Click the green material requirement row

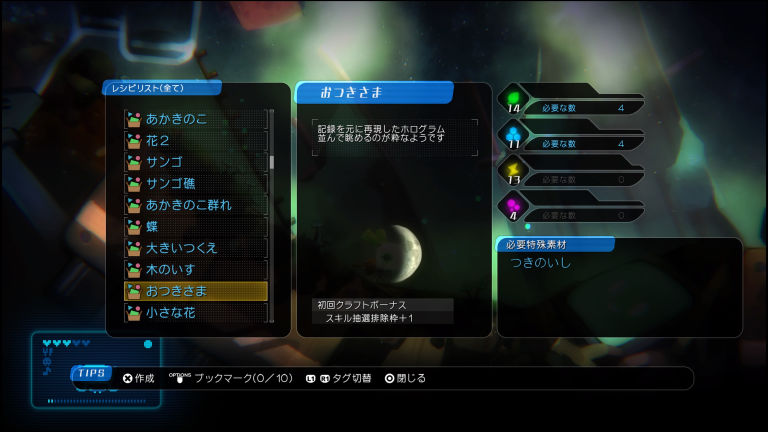click(570, 105)
